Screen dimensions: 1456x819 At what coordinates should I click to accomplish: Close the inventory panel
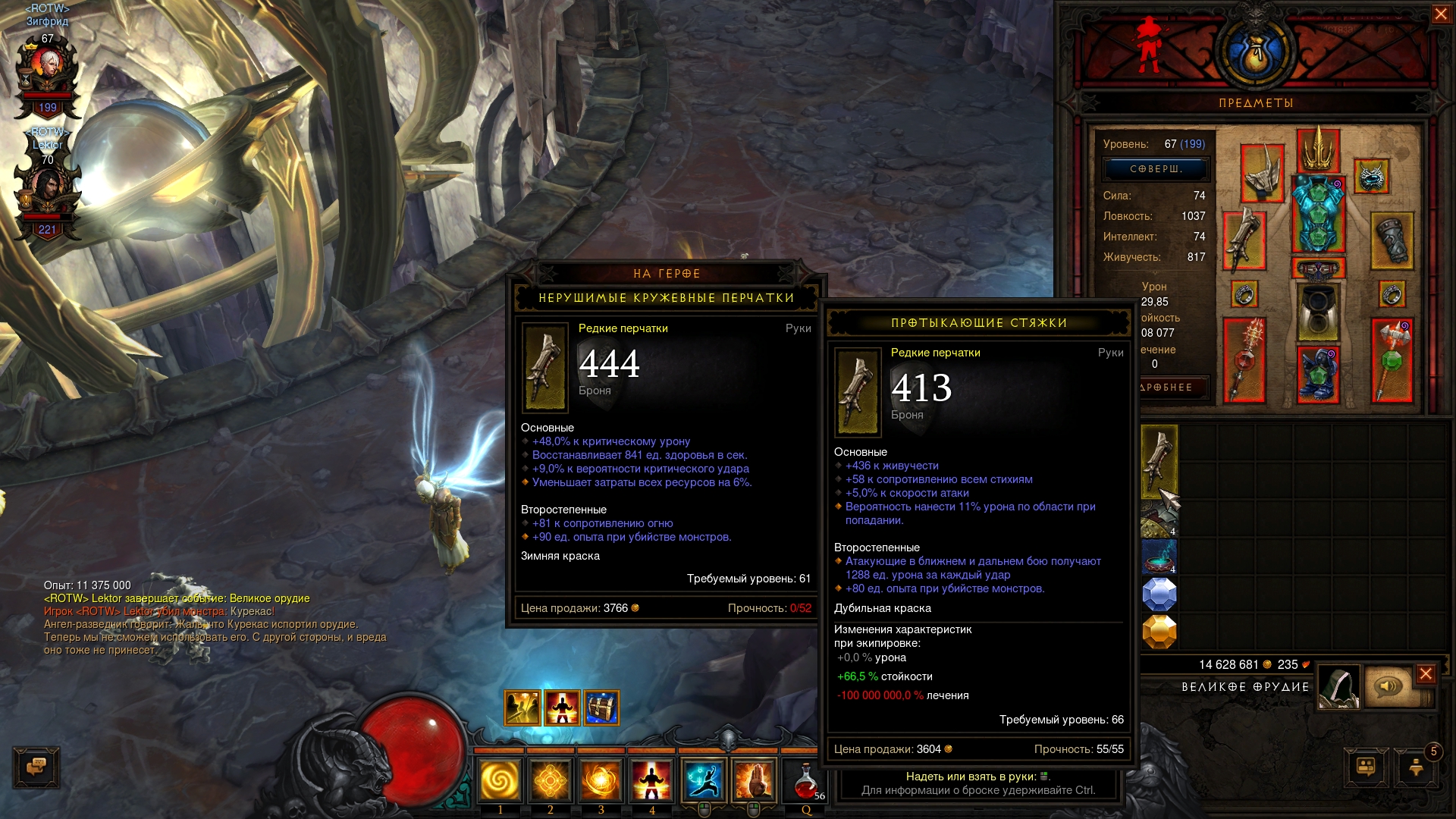1441,14
